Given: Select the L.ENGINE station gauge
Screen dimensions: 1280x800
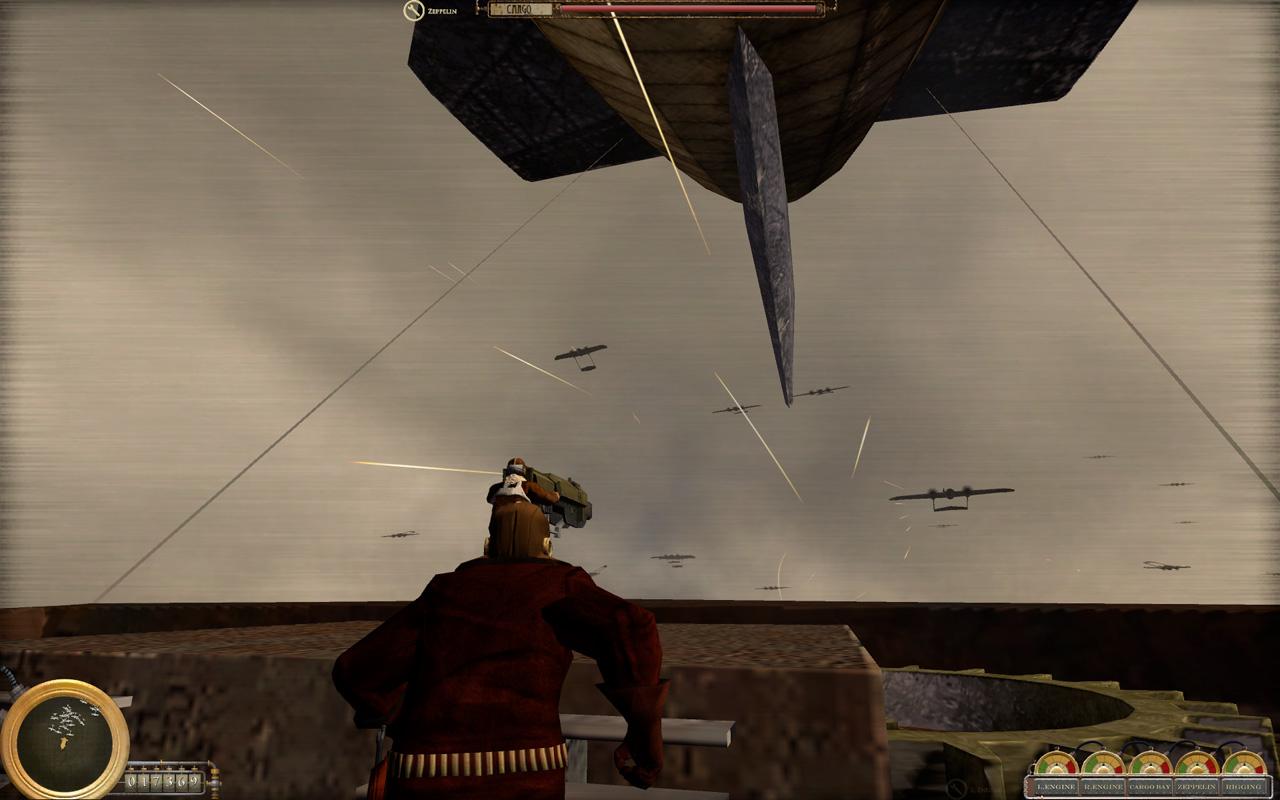Looking at the screenshot, I should click(1056, 786).
